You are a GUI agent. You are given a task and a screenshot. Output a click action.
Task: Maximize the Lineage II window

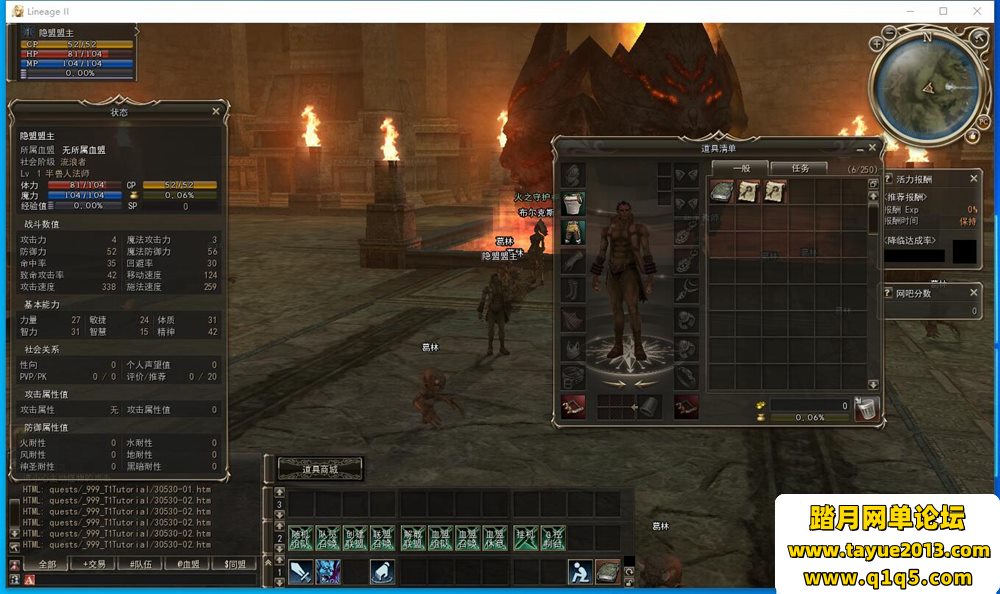tap(943, 11)
